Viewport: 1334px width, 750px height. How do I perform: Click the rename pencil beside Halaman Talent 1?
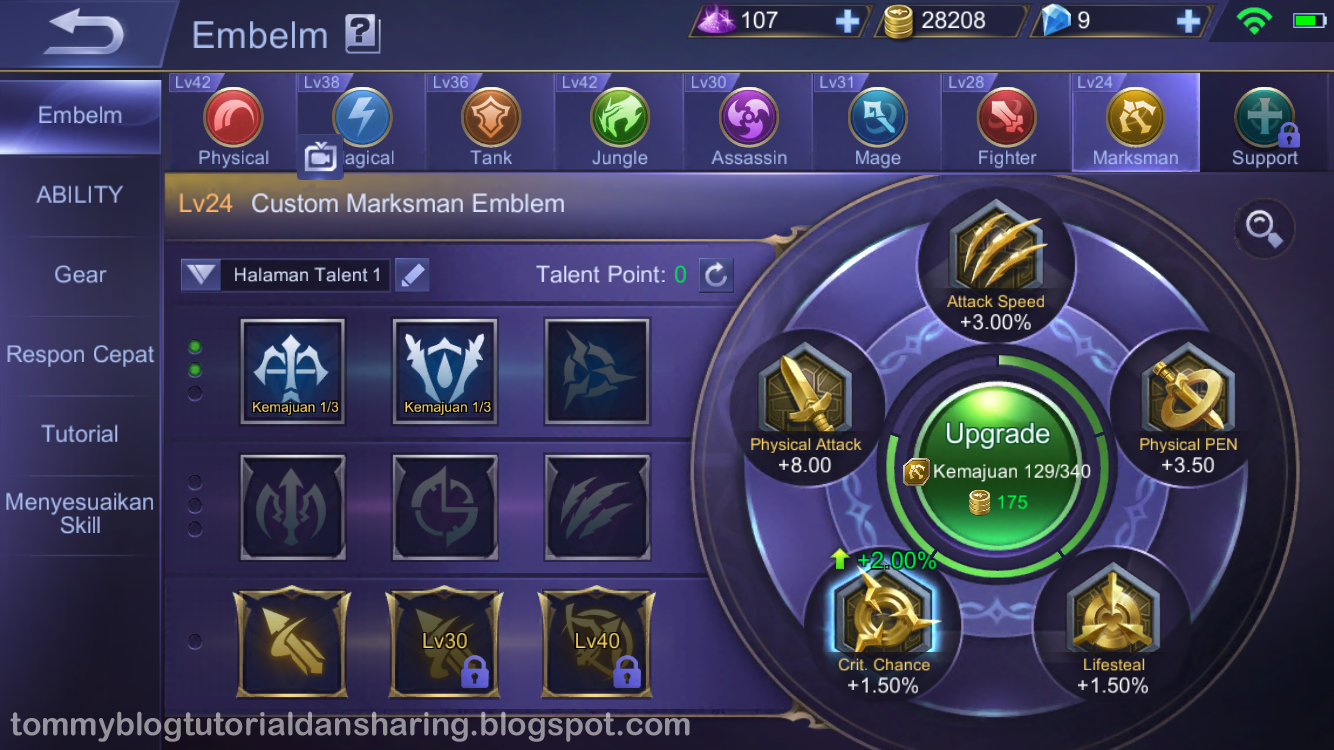pyautogui.click(x=412, y=274)
